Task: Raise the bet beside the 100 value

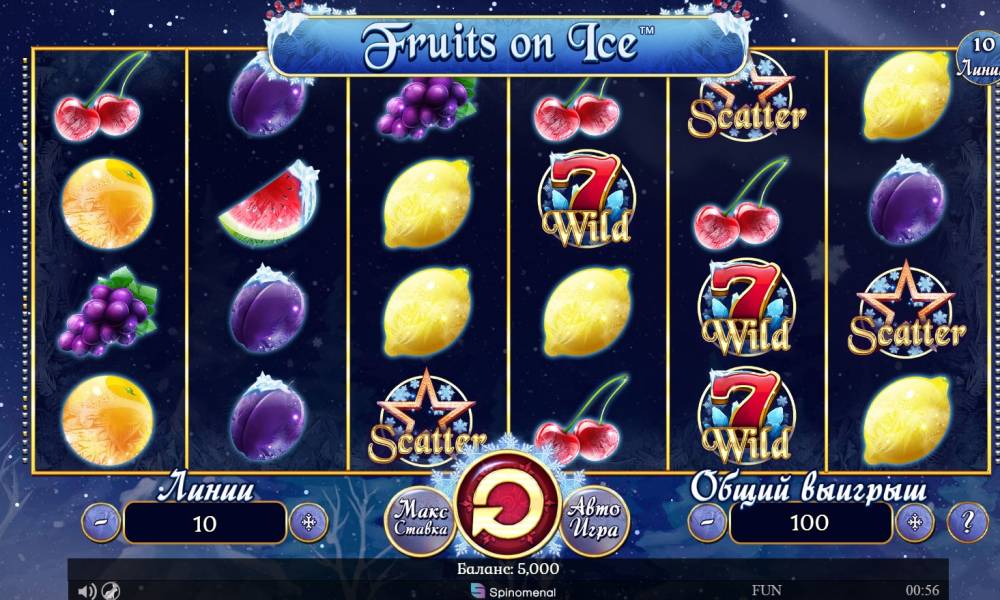Action: (914, 522)
